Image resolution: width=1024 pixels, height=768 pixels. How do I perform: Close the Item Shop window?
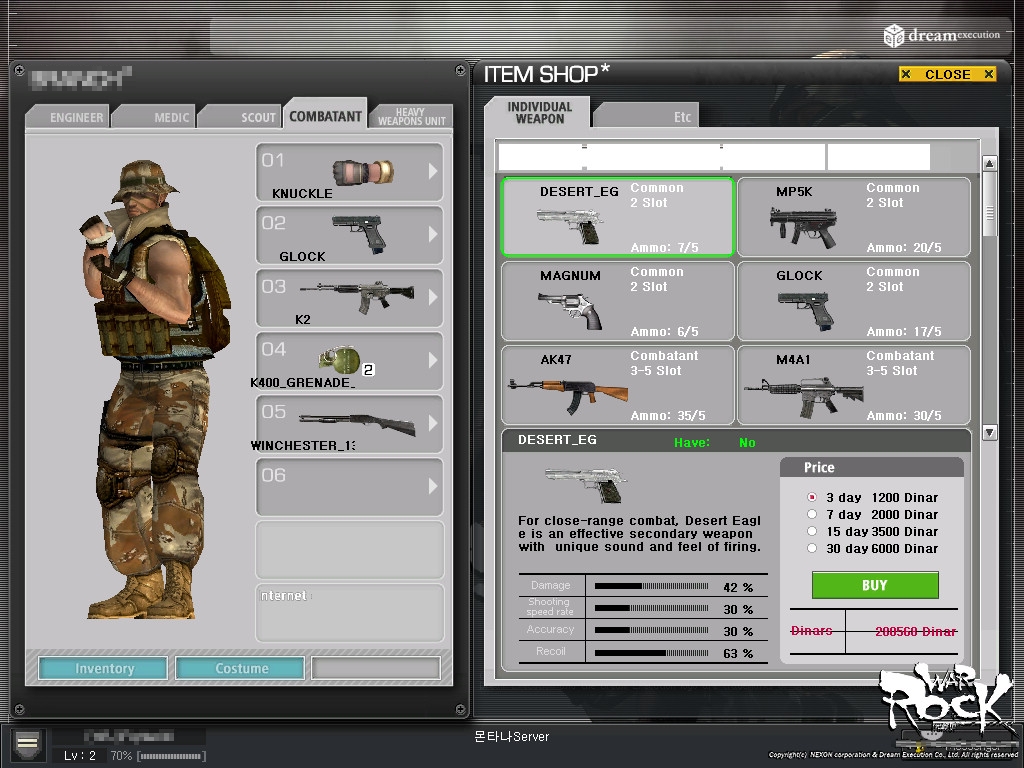pyautogui.click(x=947, y=74)
